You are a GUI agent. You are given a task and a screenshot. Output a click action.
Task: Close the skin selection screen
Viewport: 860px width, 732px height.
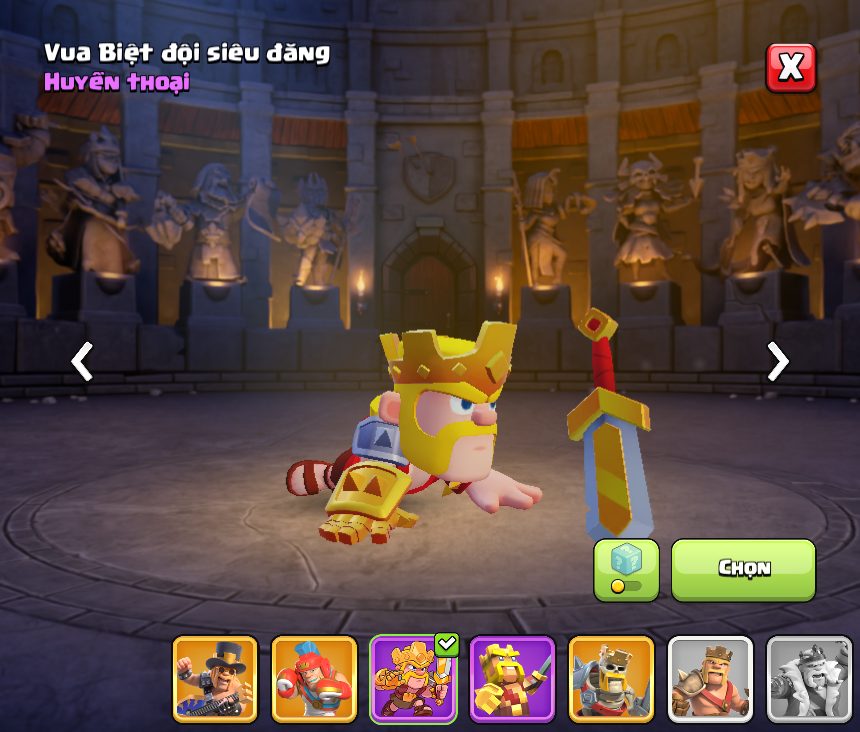point(790,67)
